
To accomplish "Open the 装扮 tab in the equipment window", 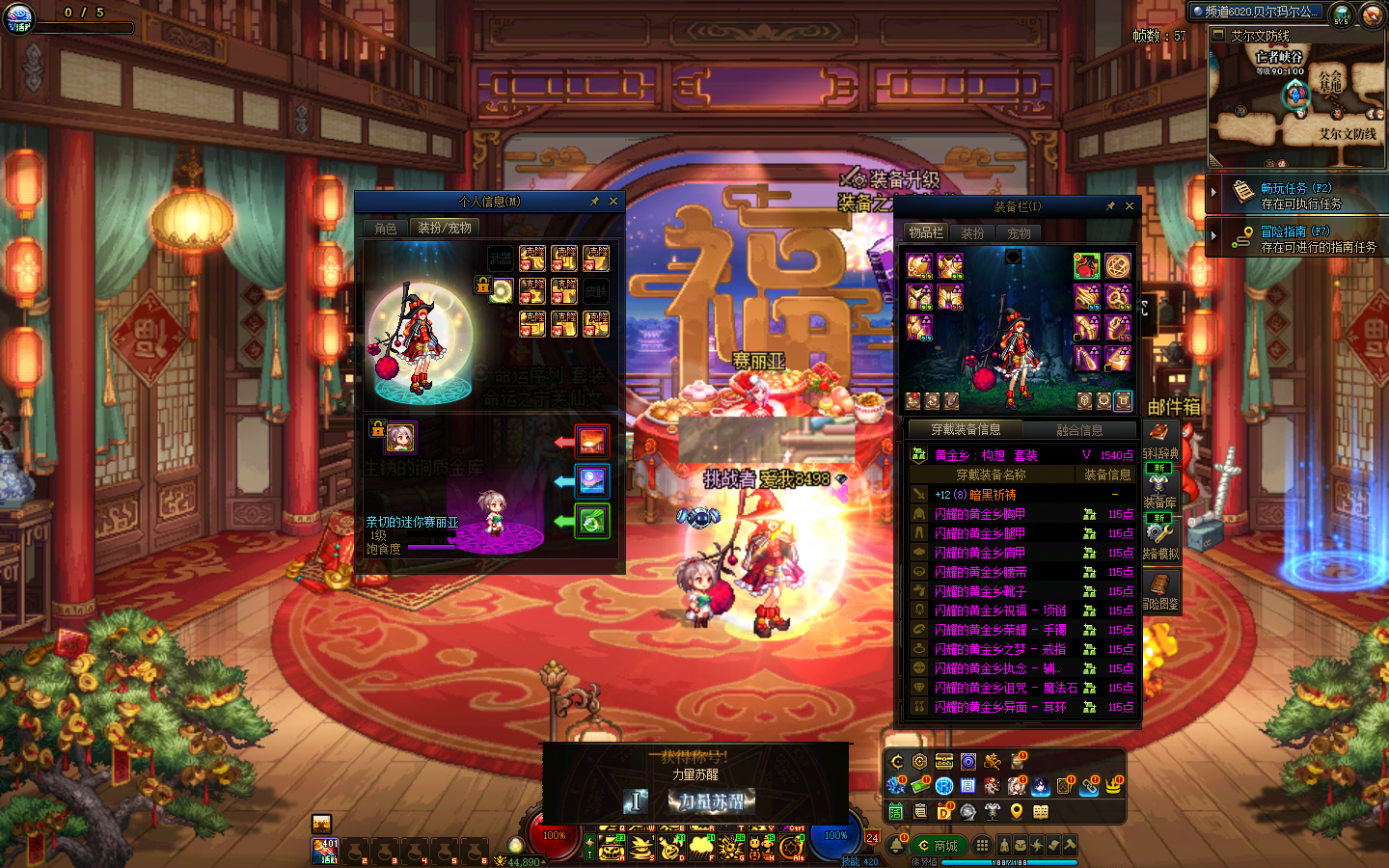I will pos(972,233).
